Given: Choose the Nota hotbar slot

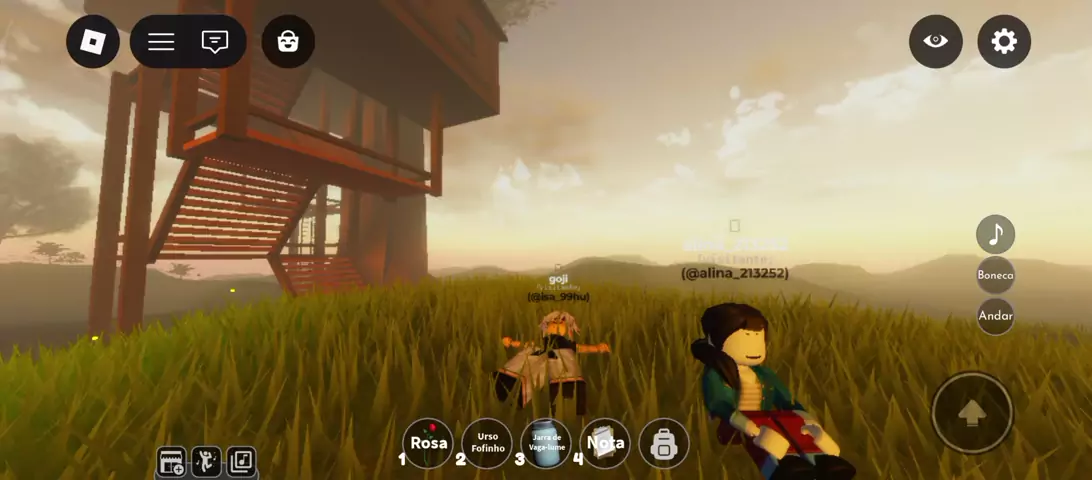Looking at the screenshot, I should point(605,443).
